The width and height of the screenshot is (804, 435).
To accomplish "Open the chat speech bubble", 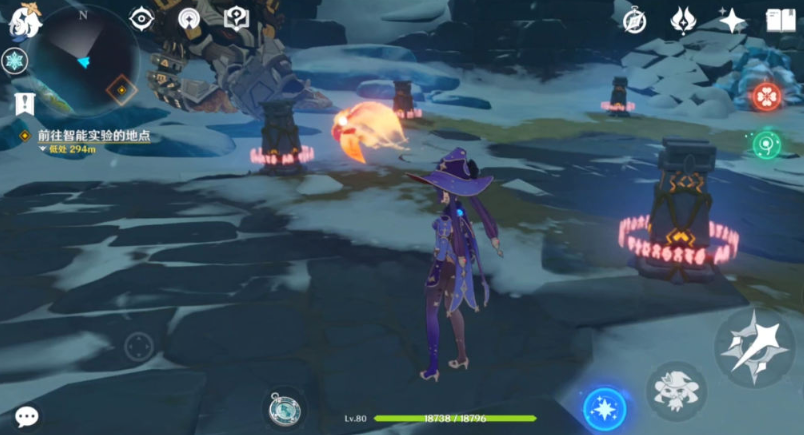I will coord(27,416).
